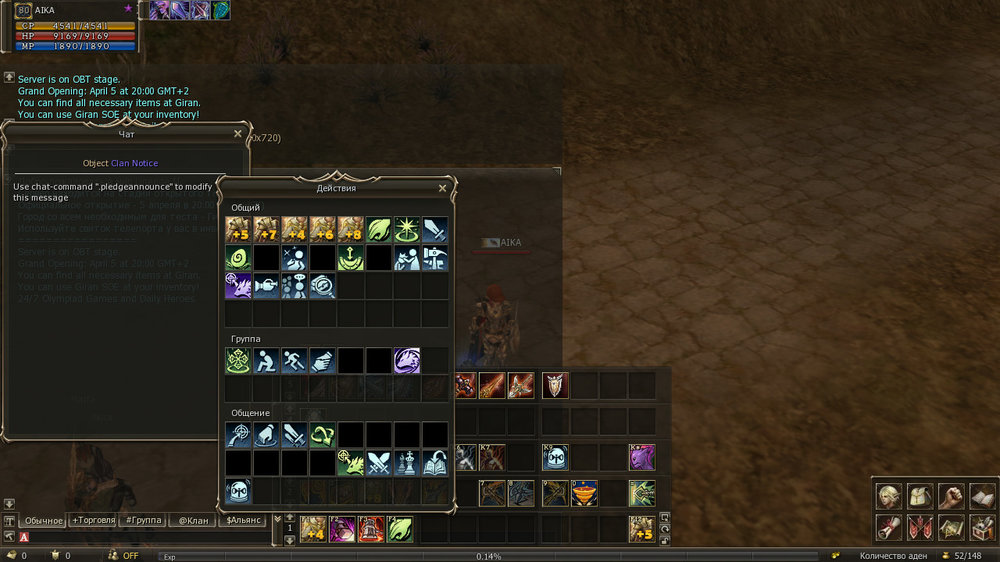Open the fist actions menu icon

click(x=952, y=496)
